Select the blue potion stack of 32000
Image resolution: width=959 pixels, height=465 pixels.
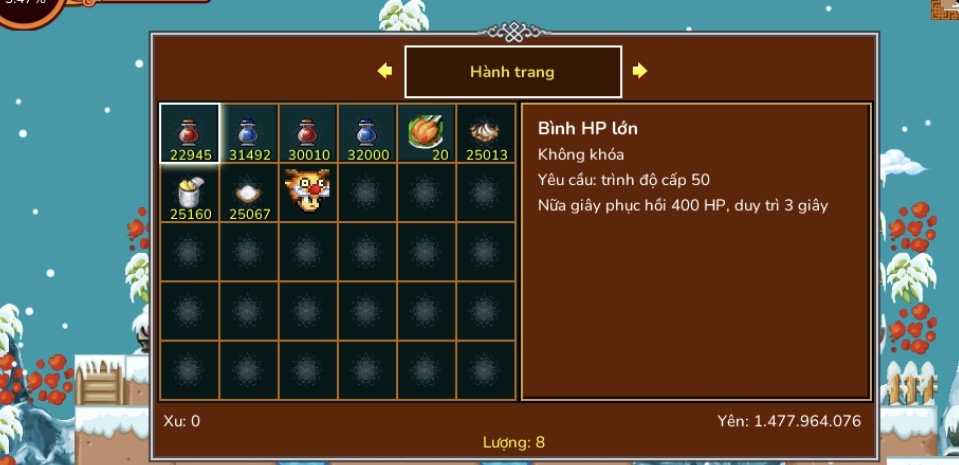click(367, 133)
